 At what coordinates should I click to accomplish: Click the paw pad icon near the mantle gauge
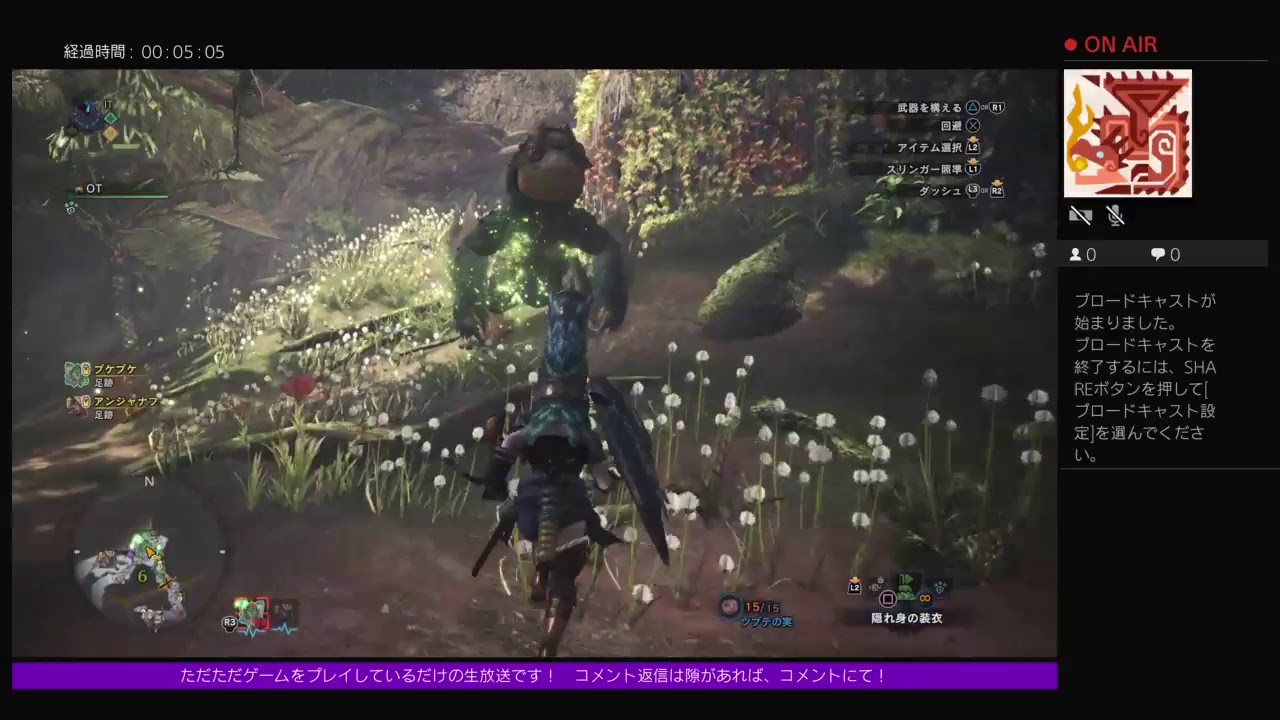pyautogui.click(x=940, y=585)
